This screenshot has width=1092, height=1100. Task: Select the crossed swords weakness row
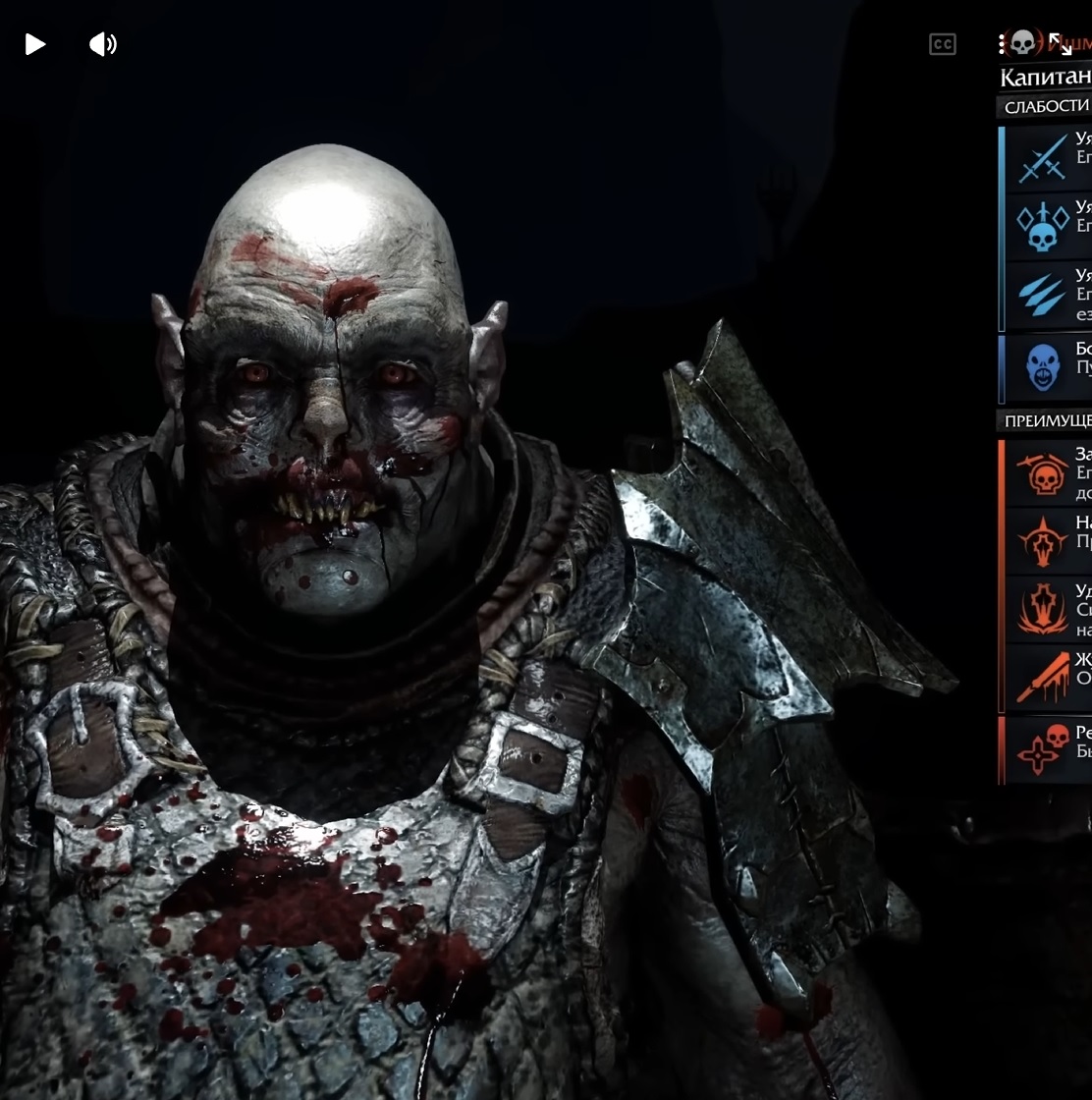1043,158
